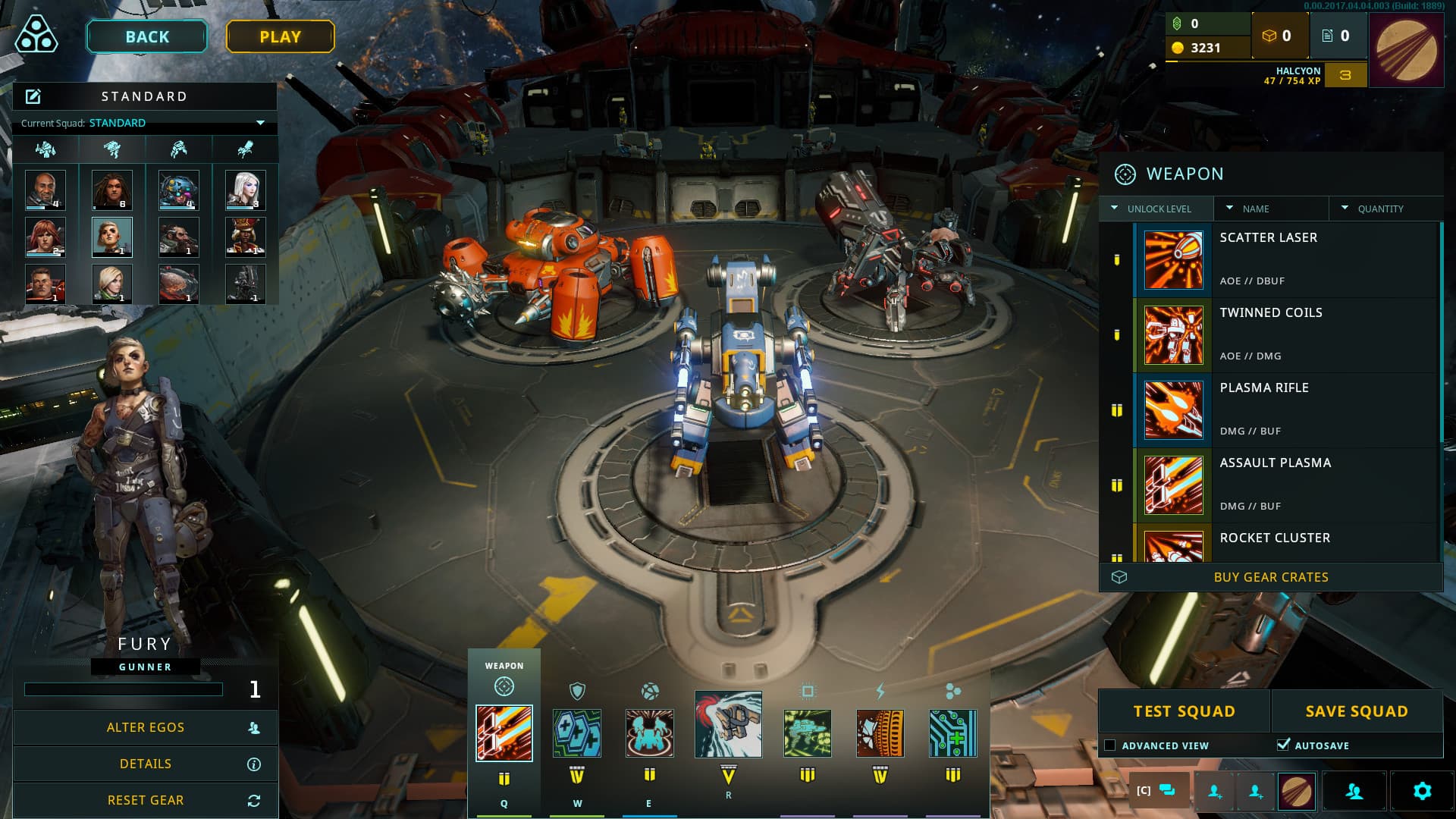
Task: Switch to the second mech class tab
Action: (x=111, y=149)
